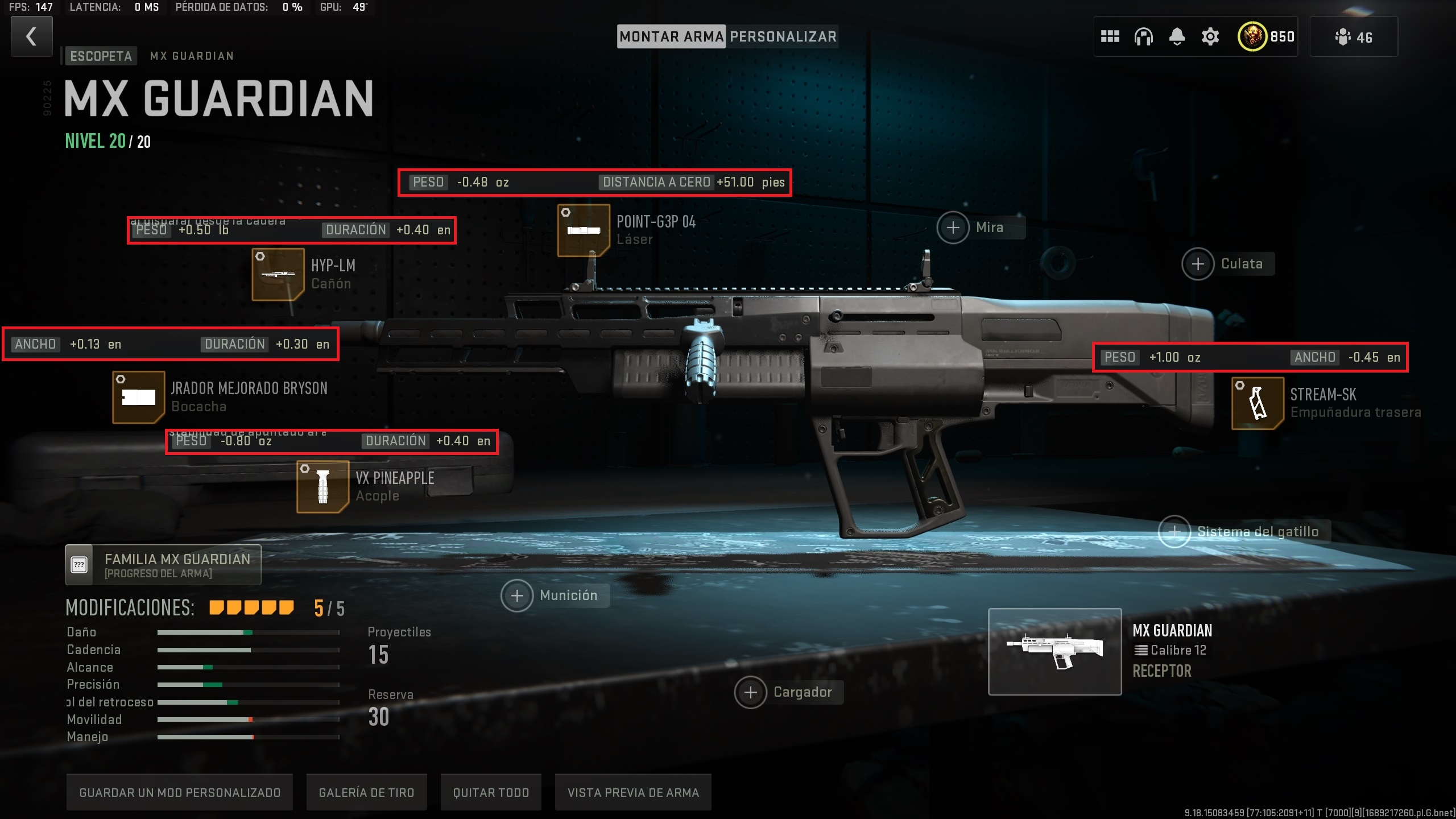Click Quitar Todo to remove all attachments
The image size is (1456, 819).
(490, 792)
